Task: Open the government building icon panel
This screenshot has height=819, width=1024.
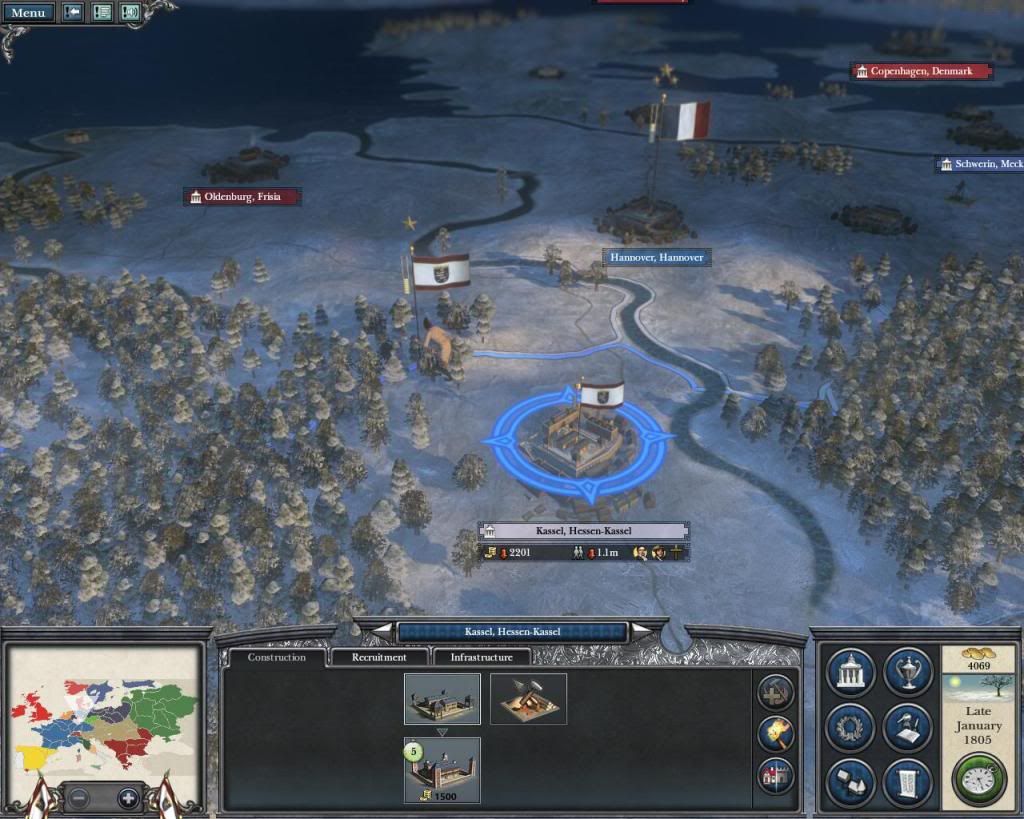Action: [851, 672]
